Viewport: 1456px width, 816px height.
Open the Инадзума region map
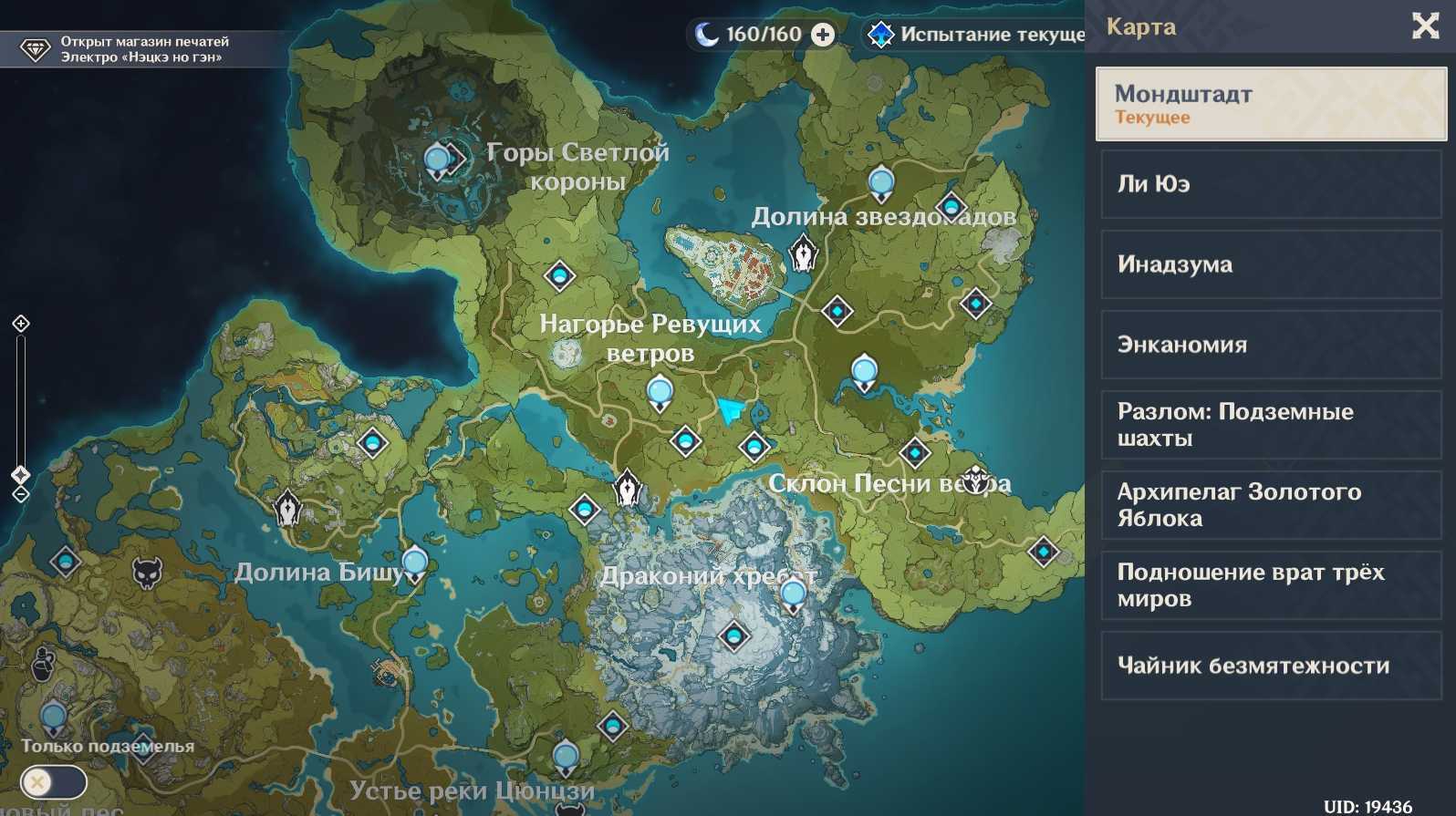(1271, 264)
